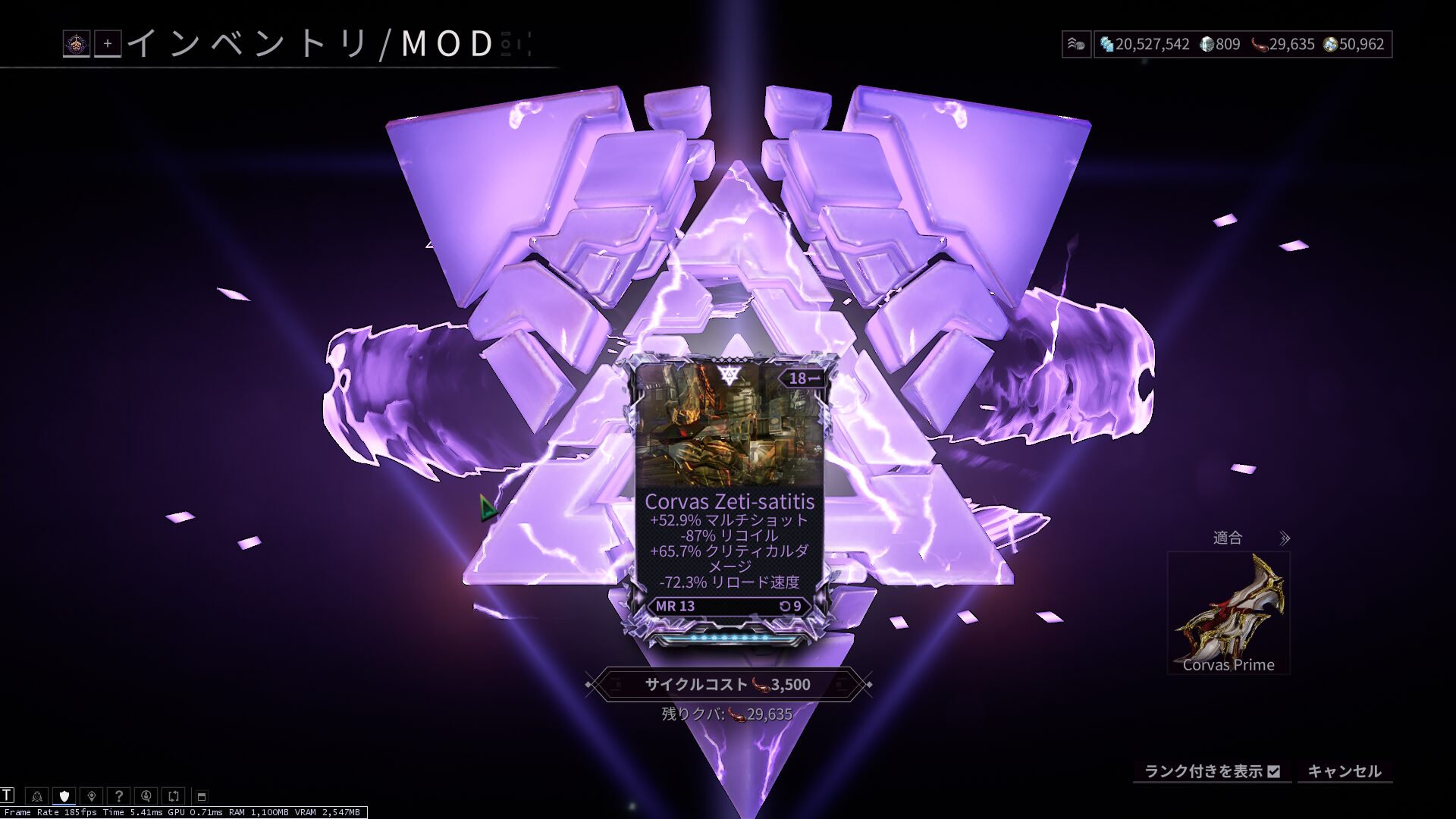Open the question mark help icon
This screenshot has height=819, width=1456.
point(119,796)
